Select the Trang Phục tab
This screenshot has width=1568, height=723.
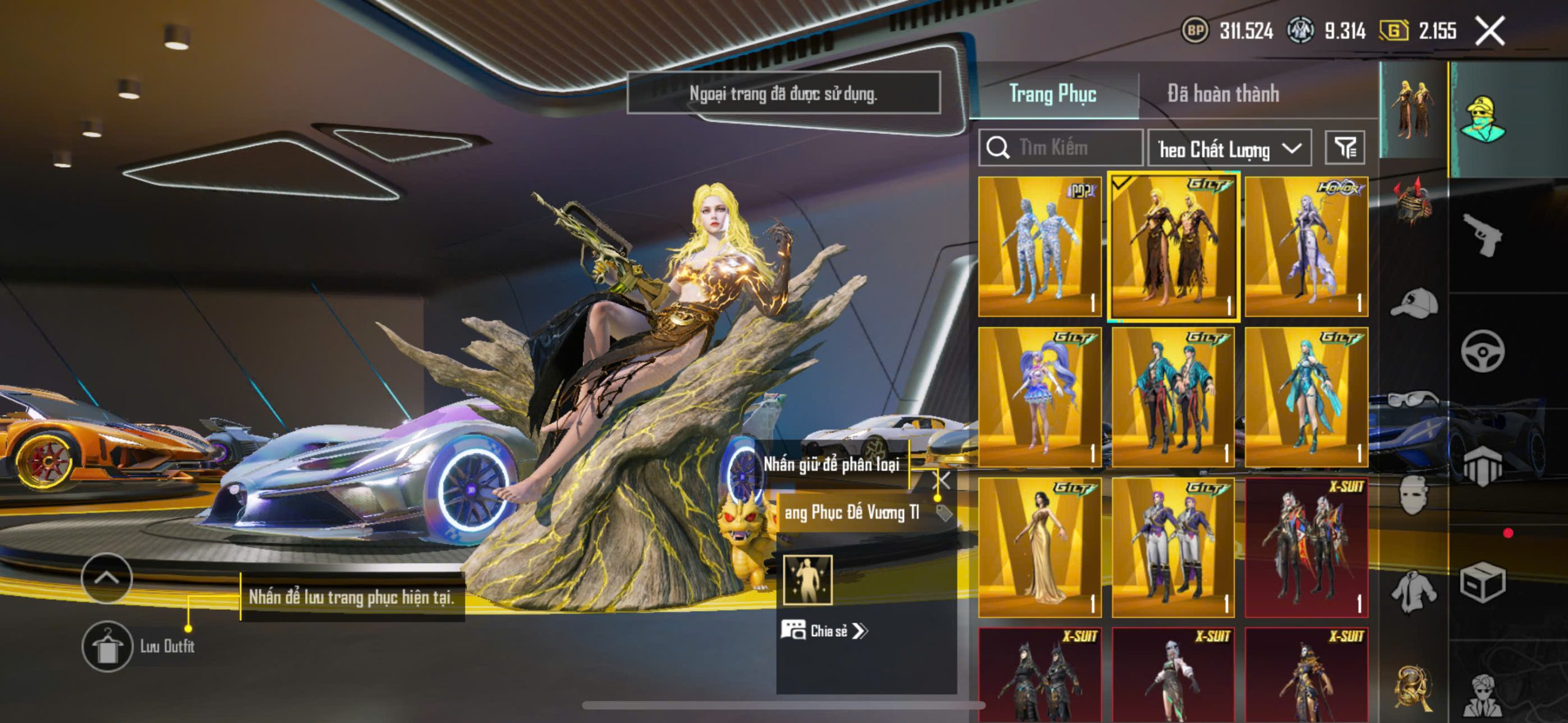click(1052, 94)
